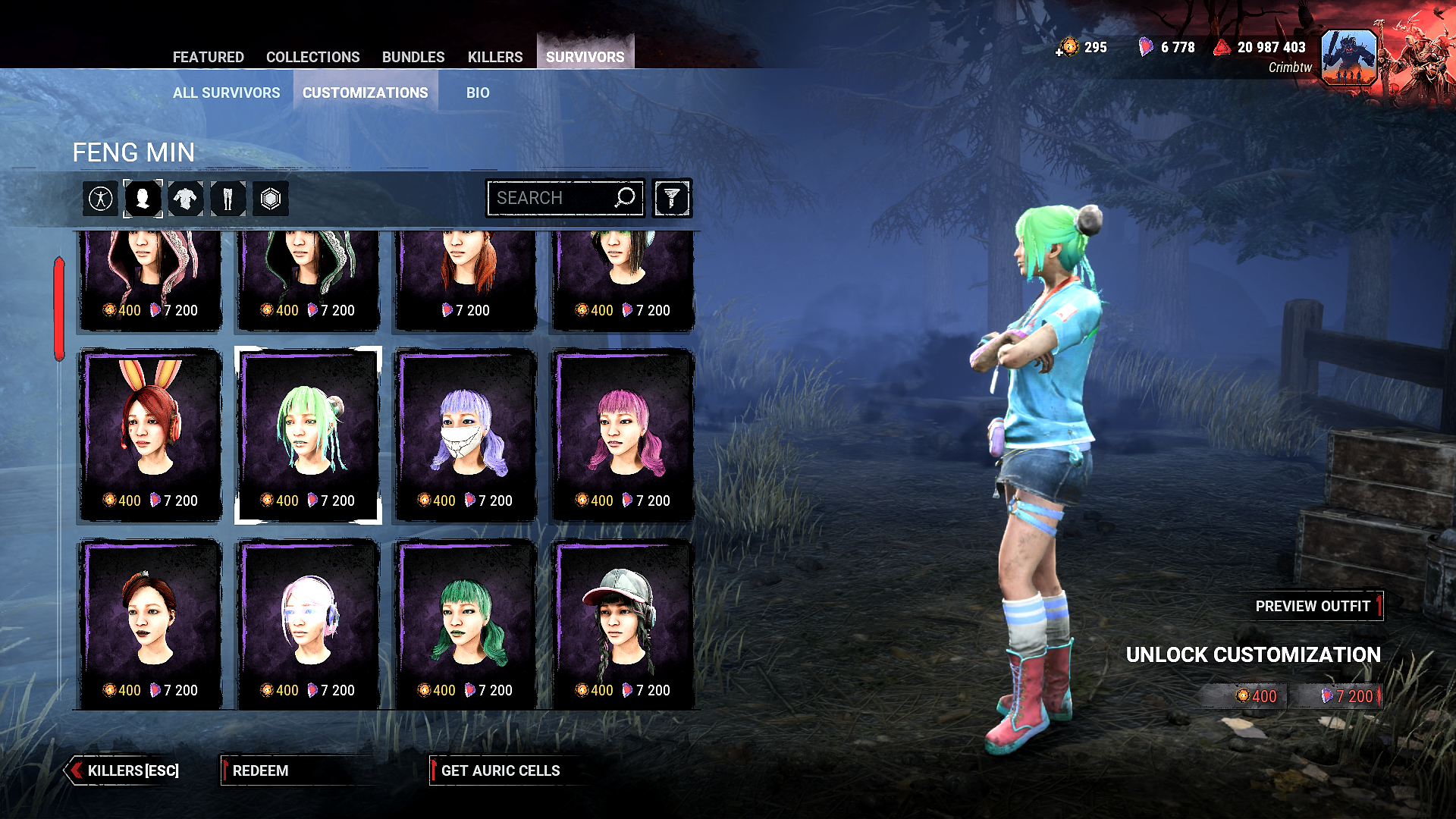Select the hexagon charm category icon
Screen dimensions: 1456x819
tap(271, 199)
